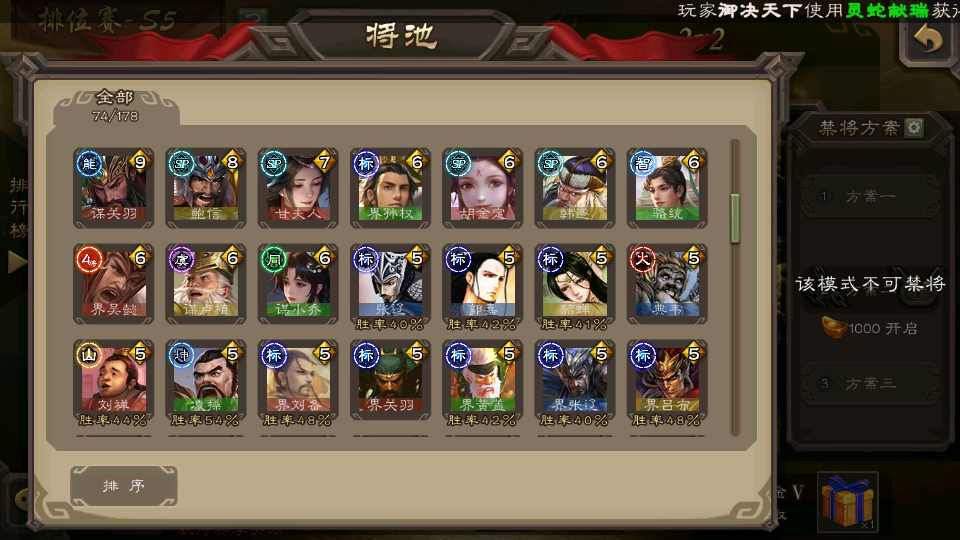This screenshot has width=960, height=540.
Task: Select the 刘禅 hero card
Action: 114,380
